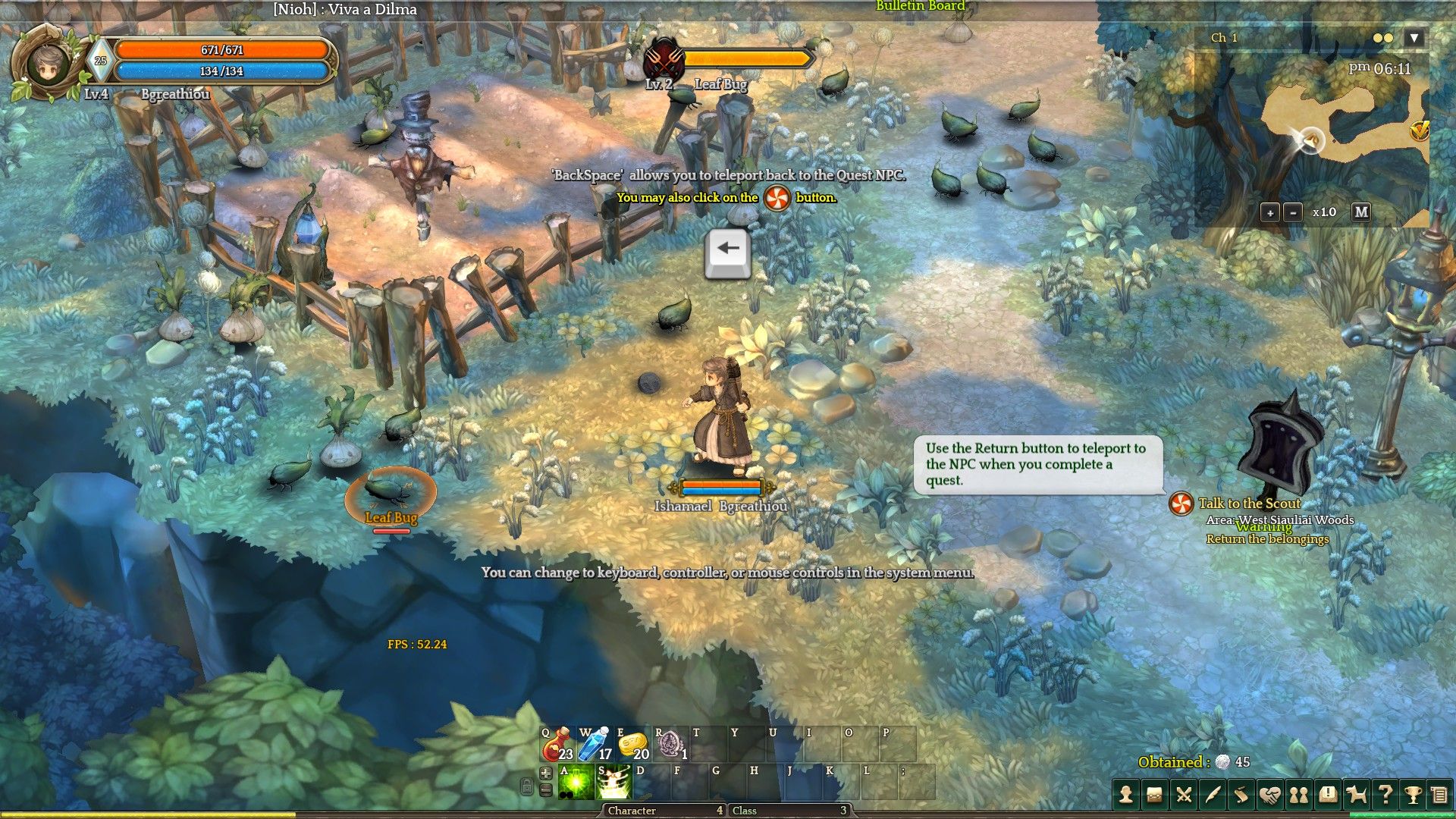Screen dimensions: 1456x819
Task: Zoom in the minimap with plus button
Action: click(x=1270, y=212)
